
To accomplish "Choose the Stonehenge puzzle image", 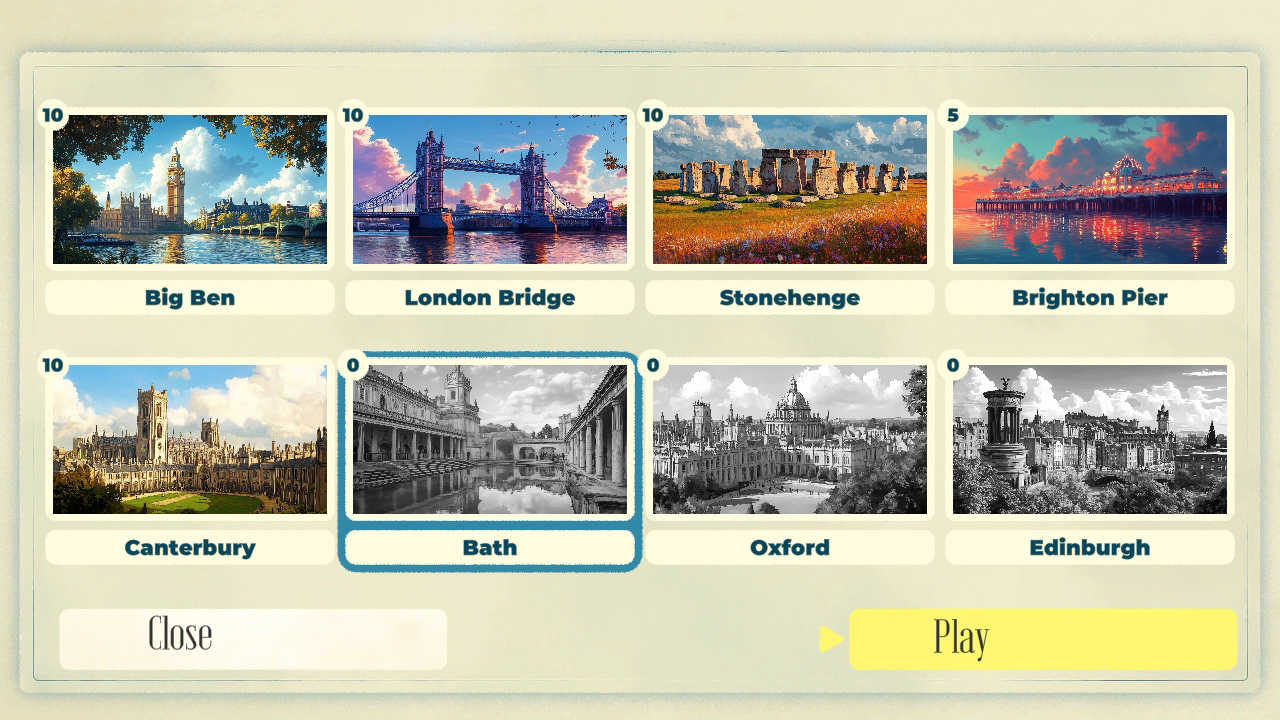I will point(789,190).
